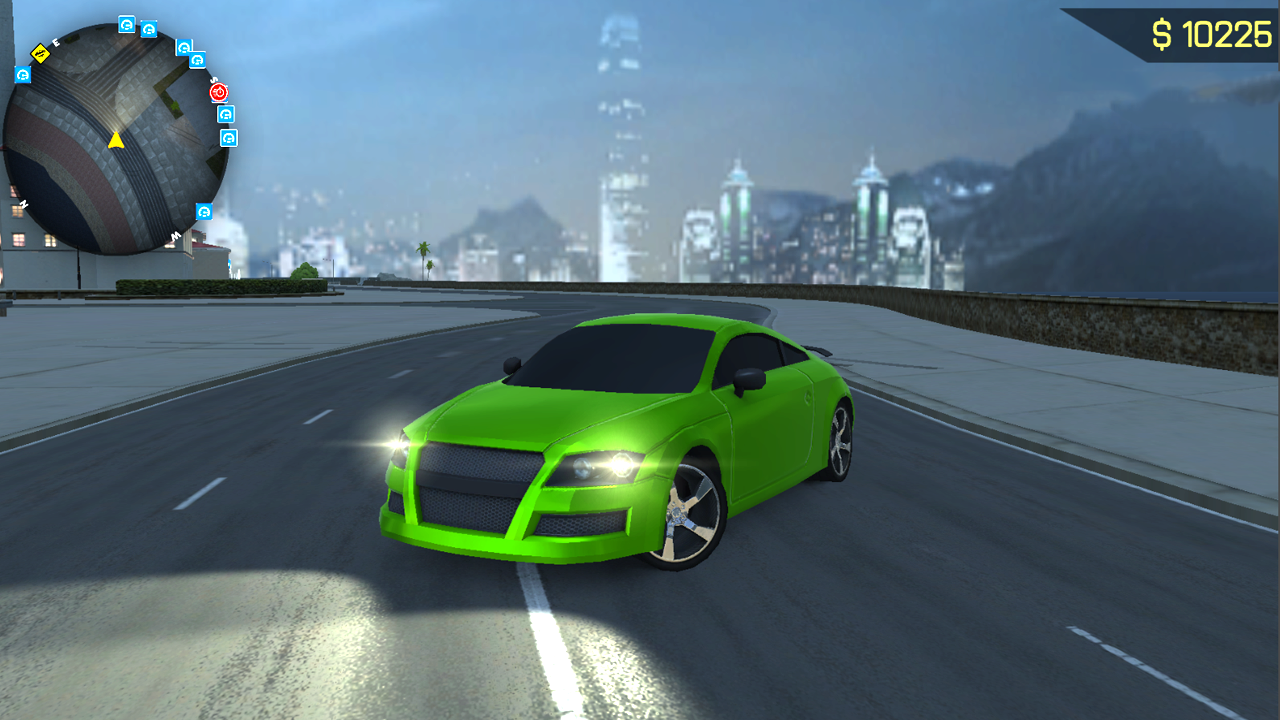This screenshot has height=720, width=1280.
Task: Open the topmost blue garage marker on minimap
Action: pyautogui.click(x=126, y=25)
